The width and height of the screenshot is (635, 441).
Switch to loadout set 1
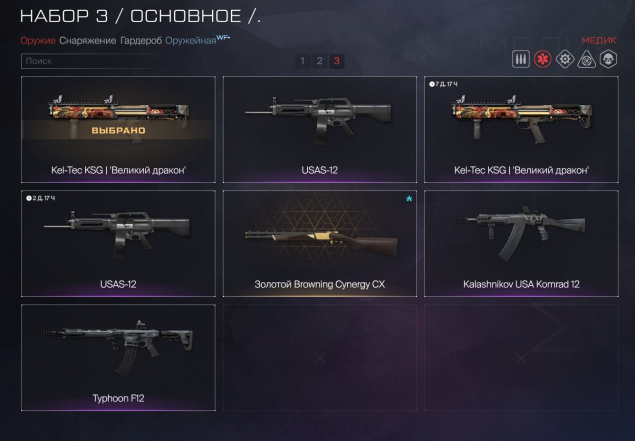tap(302, 61)
